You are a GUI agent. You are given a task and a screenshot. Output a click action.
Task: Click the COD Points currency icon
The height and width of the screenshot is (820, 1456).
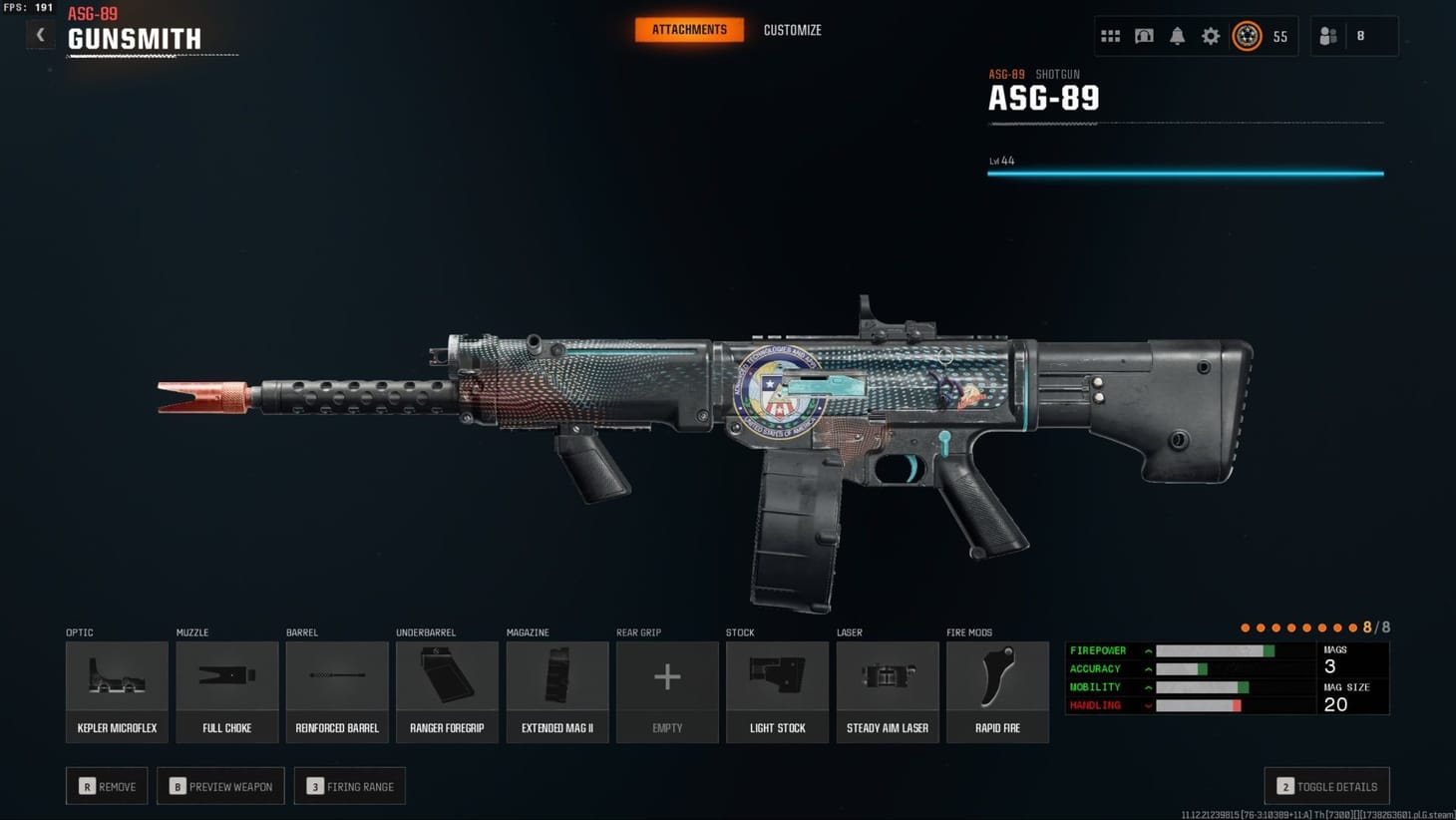1249,35
